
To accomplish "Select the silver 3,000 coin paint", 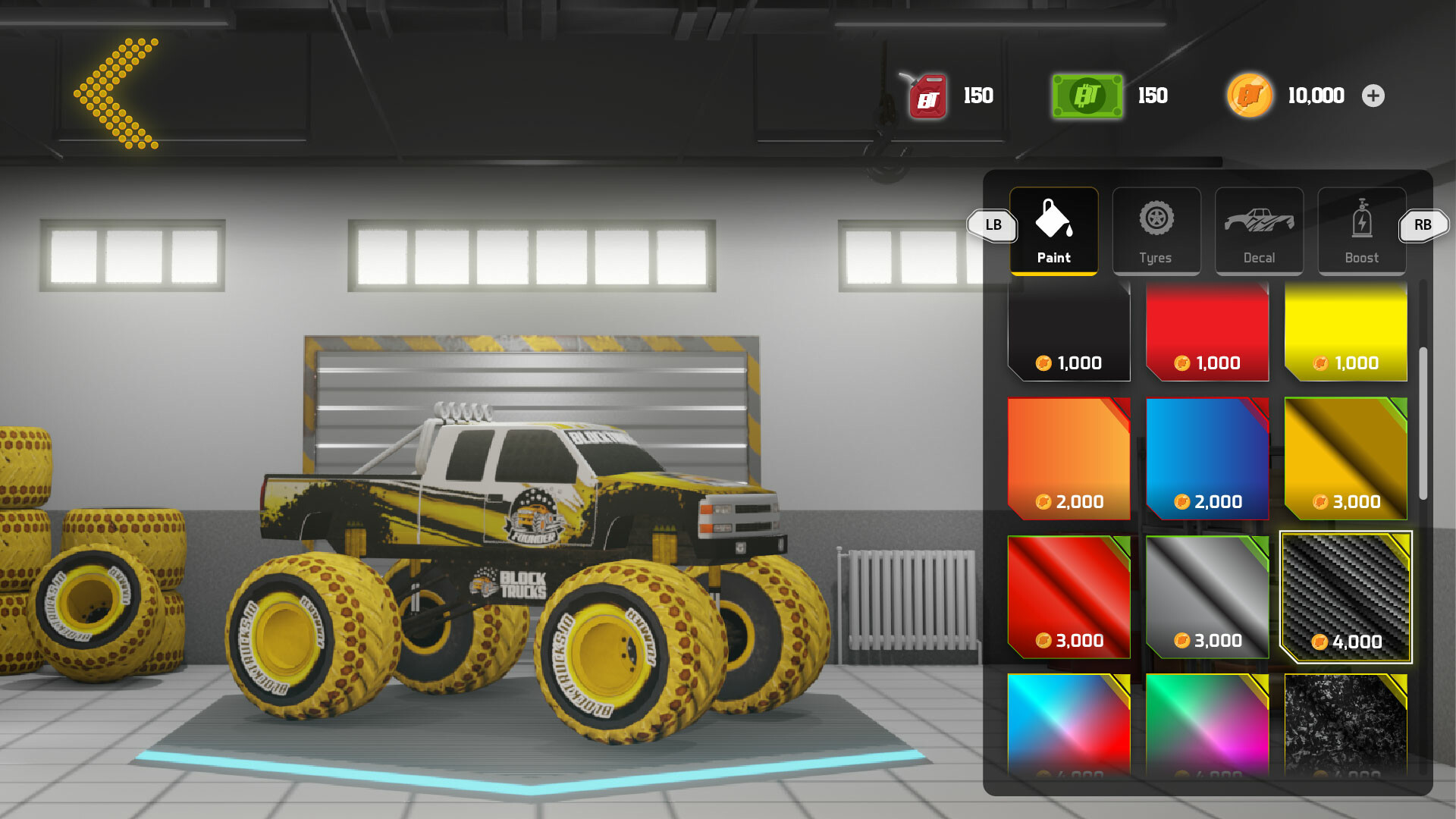I will pyautogui.click(x=1207, y=598).
